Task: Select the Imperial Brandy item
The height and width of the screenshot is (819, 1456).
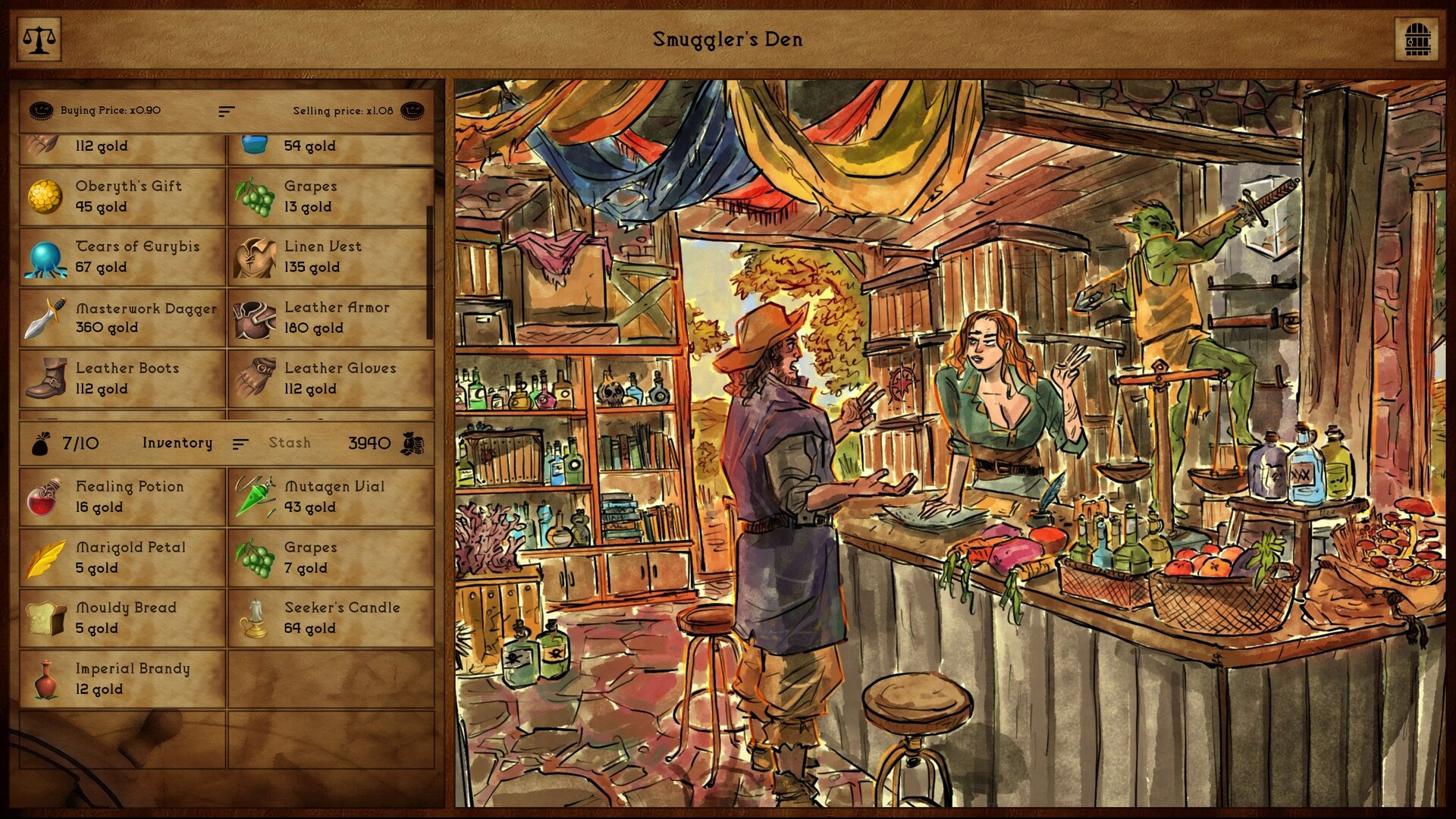Action: [x=47, y=679]
